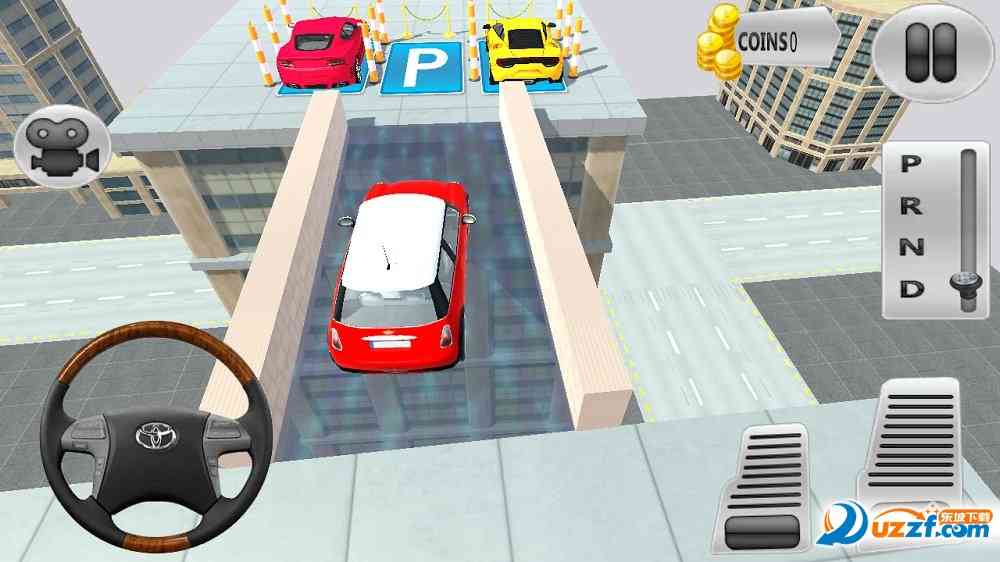This screenshot has height=562, width=1000.
Task: Select the P gear letter
Action: coord(911,164)
